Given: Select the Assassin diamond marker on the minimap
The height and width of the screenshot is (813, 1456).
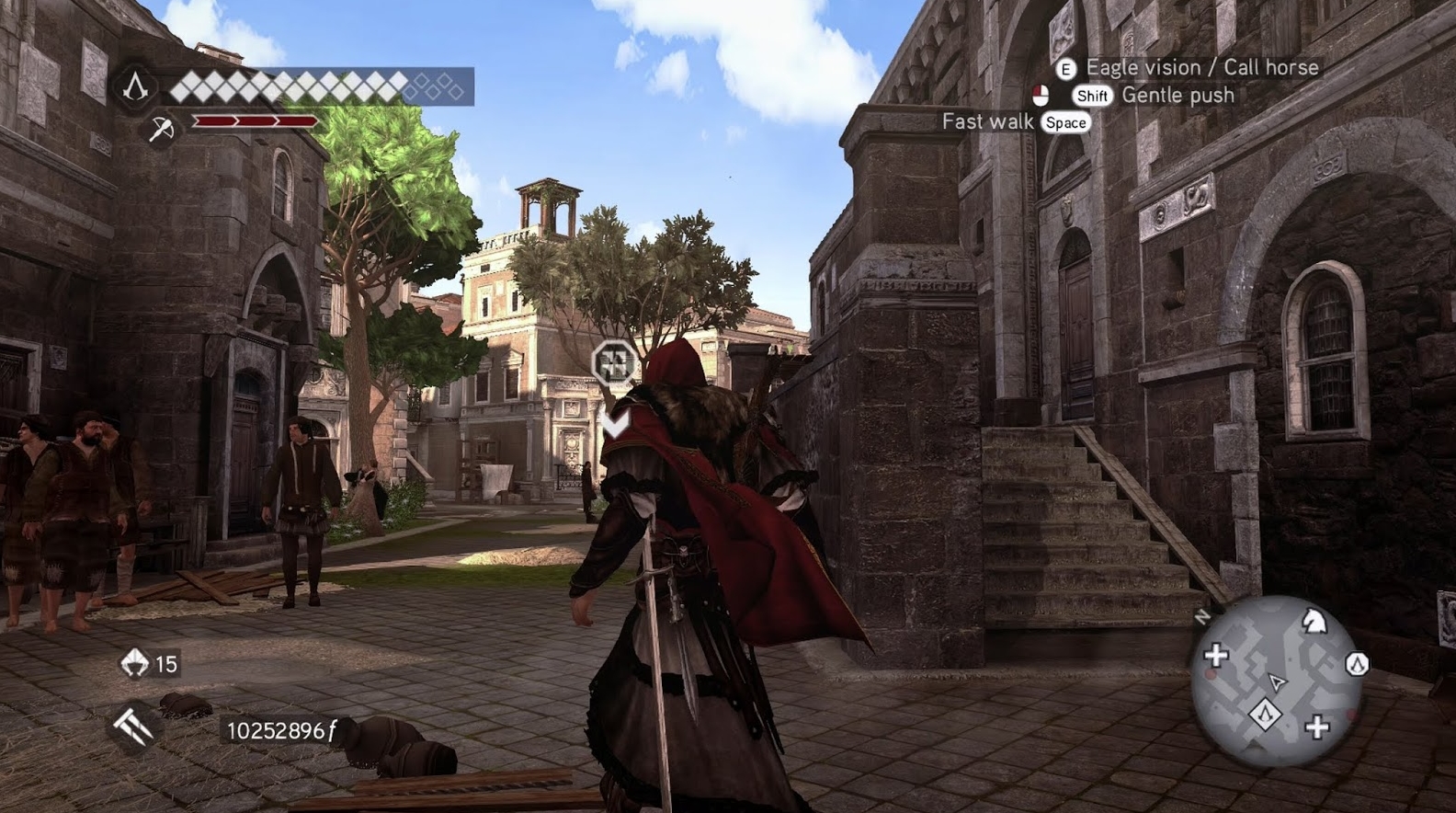Looking at the screenshot, I should [x=1267, y=715].
